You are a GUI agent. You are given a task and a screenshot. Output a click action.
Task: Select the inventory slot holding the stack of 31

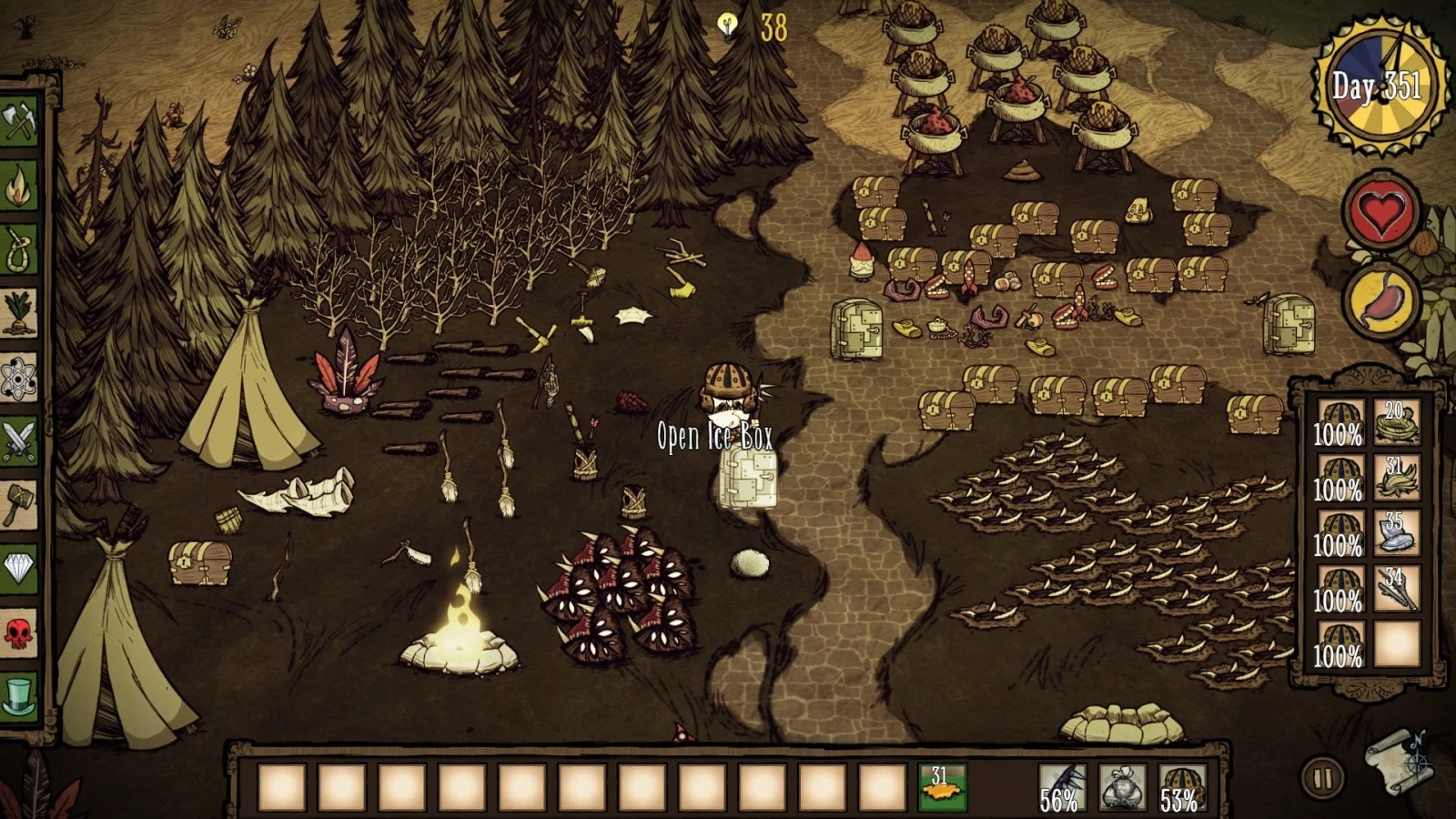click(942, 787)
